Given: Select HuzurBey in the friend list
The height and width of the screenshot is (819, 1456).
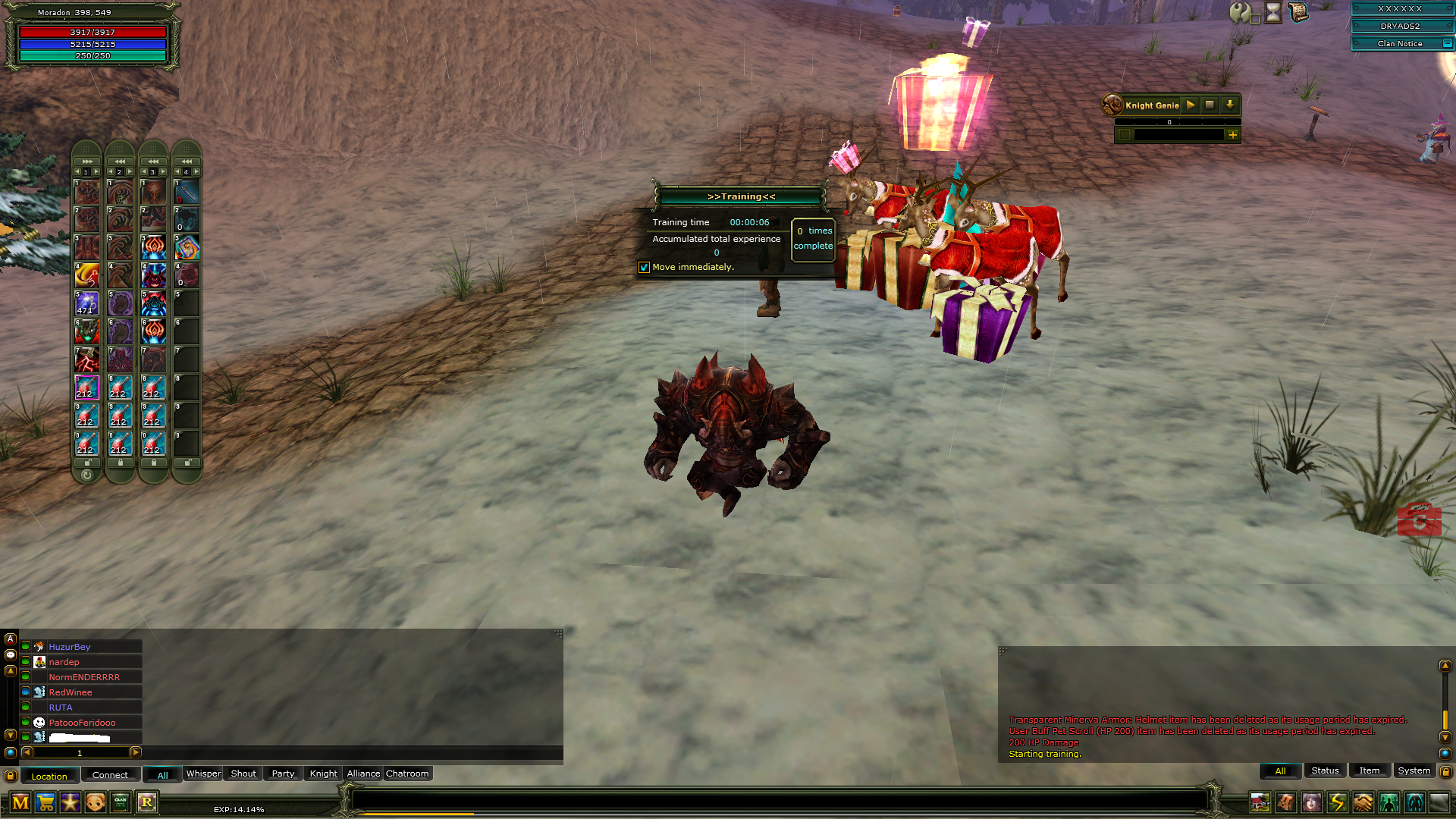Looking at the screenshot, I should 68,647.
